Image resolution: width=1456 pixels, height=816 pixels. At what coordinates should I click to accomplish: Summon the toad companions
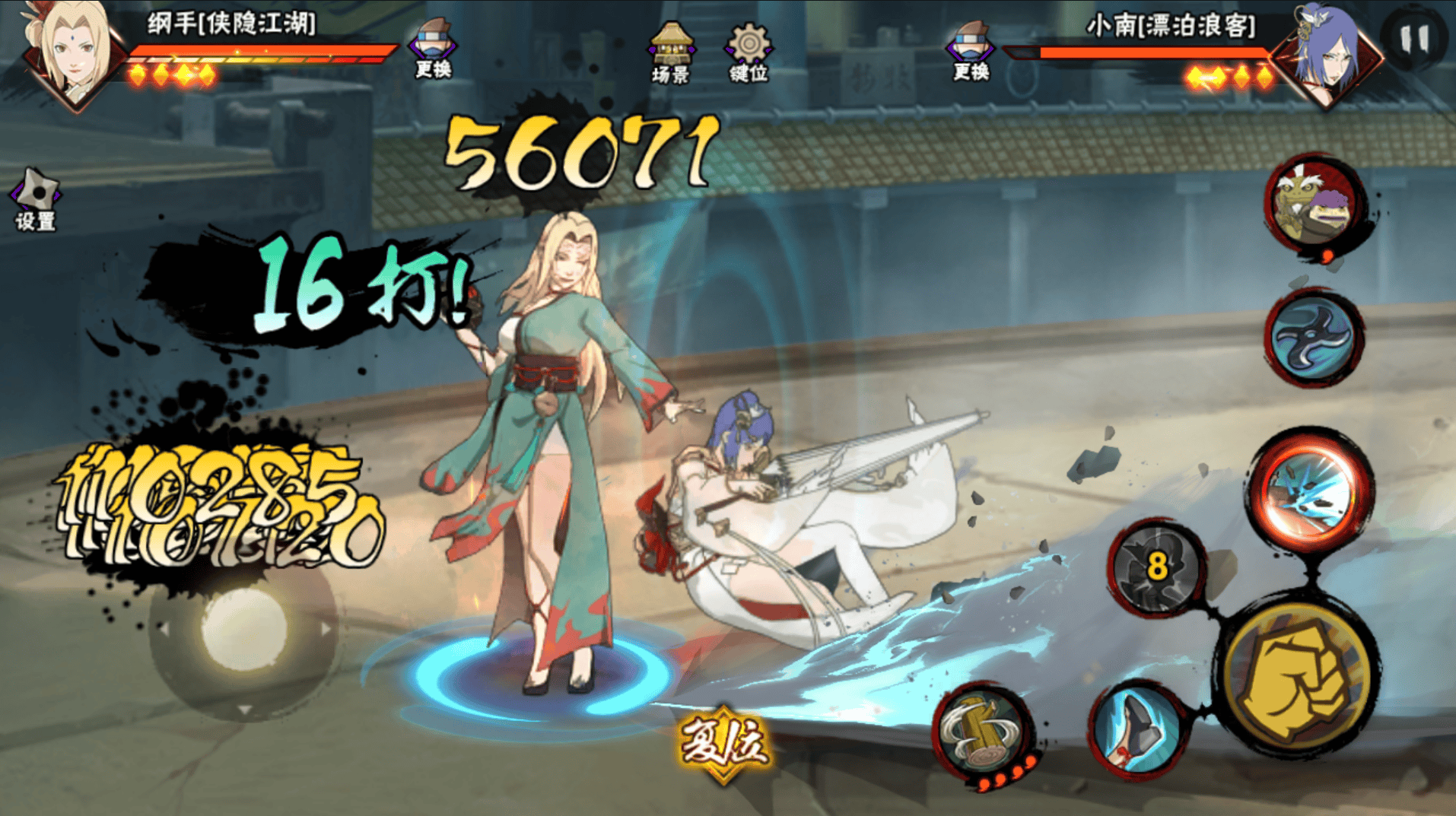1314,205
